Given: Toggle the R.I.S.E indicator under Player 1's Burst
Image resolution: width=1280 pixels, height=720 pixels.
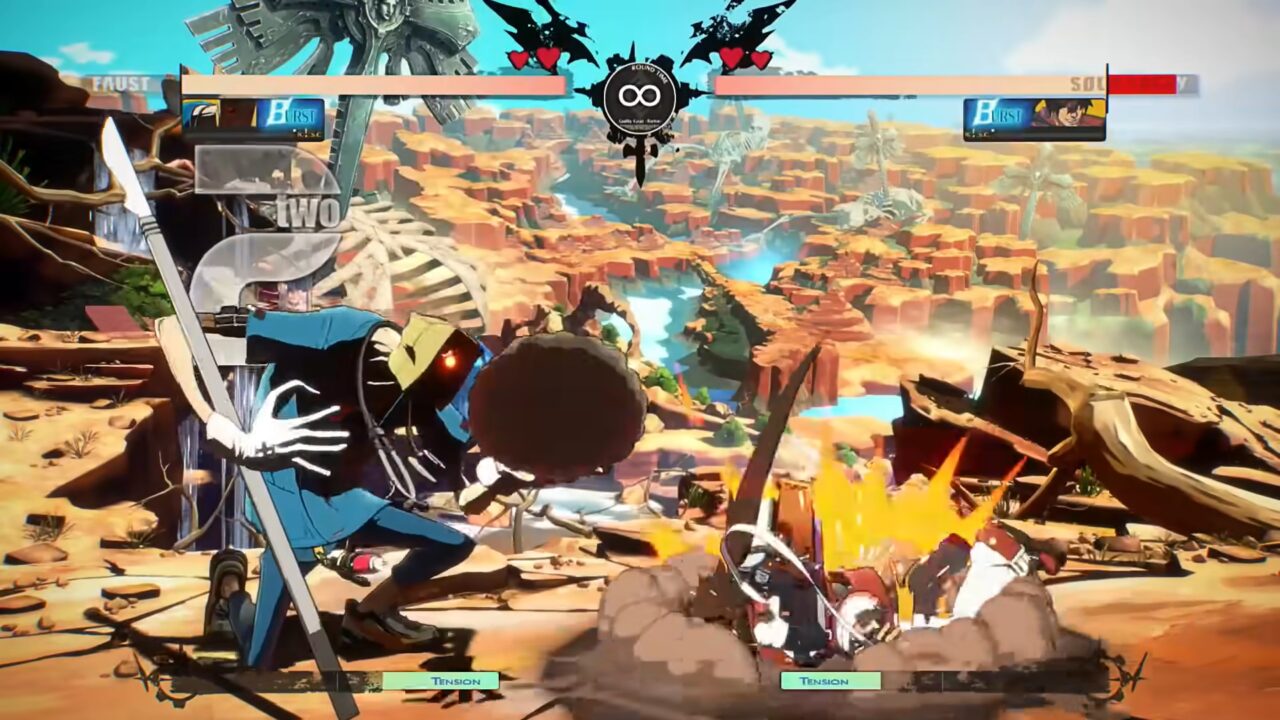Looking at the screenshot, I should click(x=312, y=135).
